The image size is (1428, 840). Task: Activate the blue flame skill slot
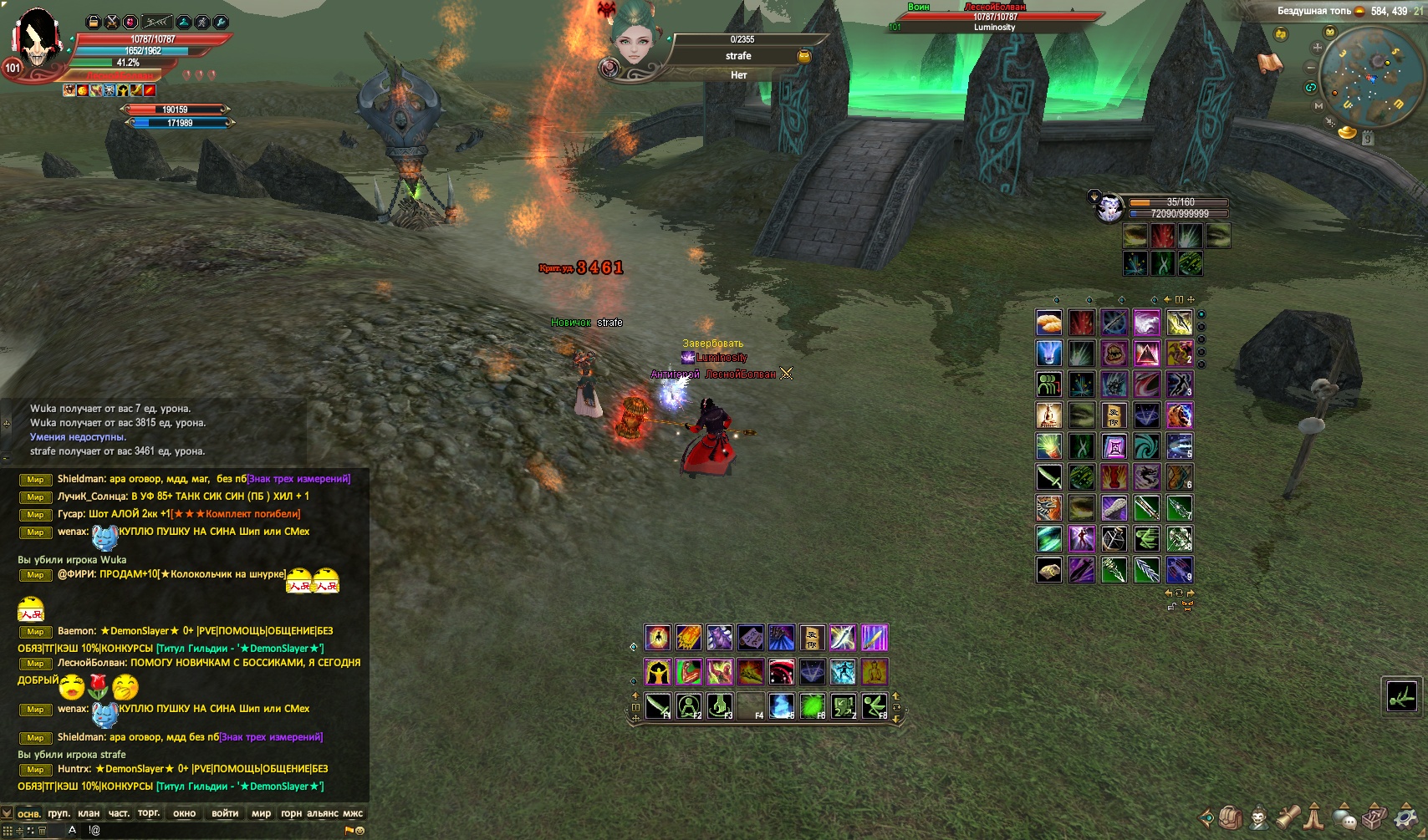click(782, 706)
